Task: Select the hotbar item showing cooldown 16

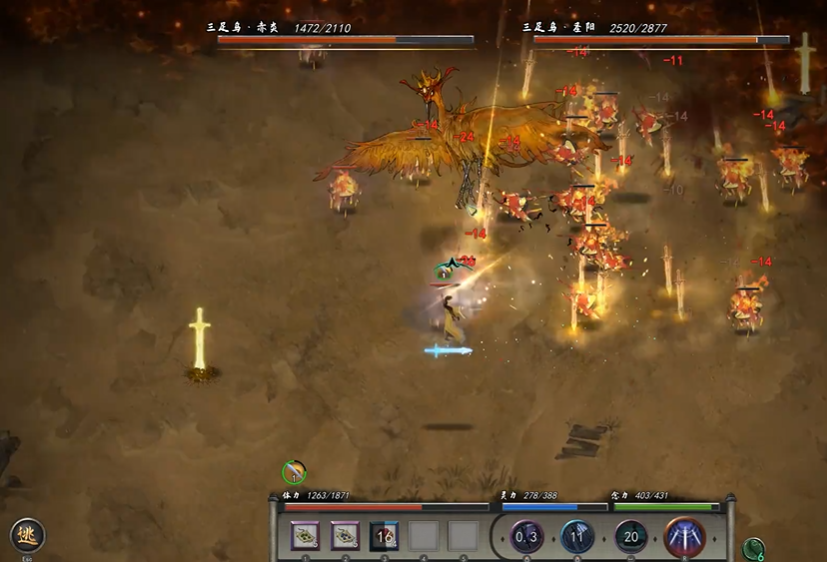Action: (384, 537)
